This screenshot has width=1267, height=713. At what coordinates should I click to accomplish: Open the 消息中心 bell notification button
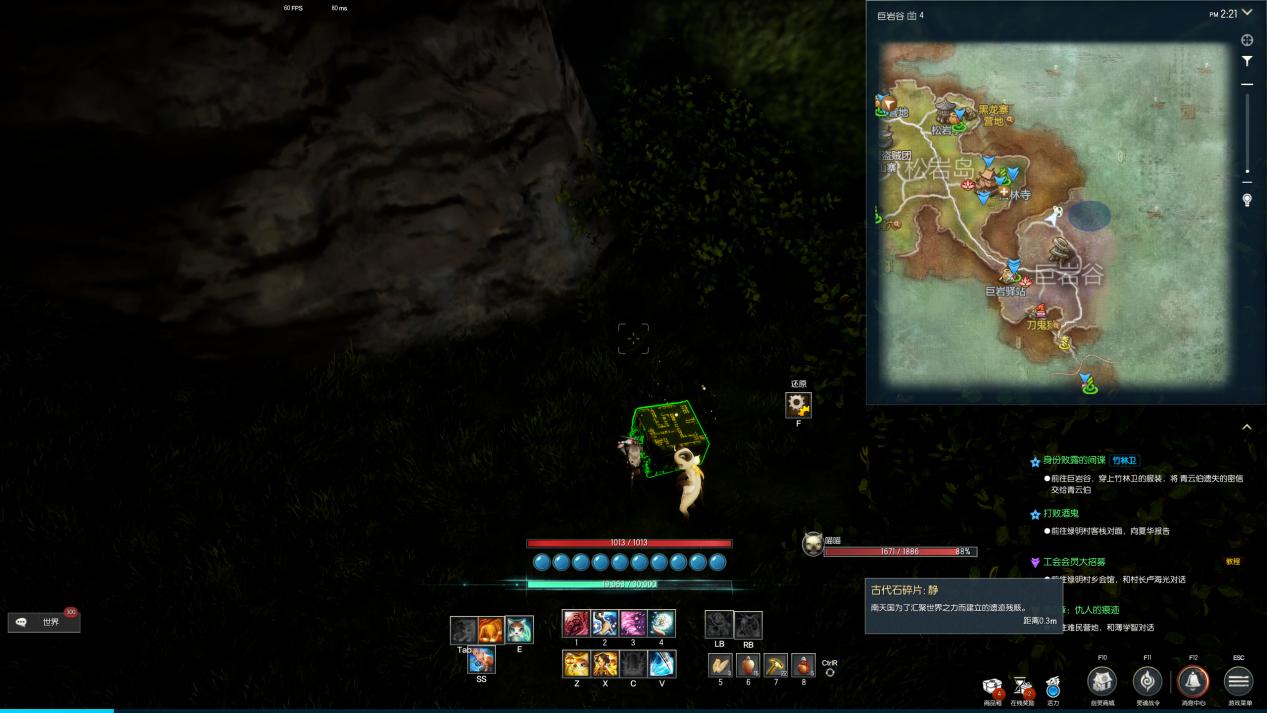pyautogui.click(x=1193, y=682)
